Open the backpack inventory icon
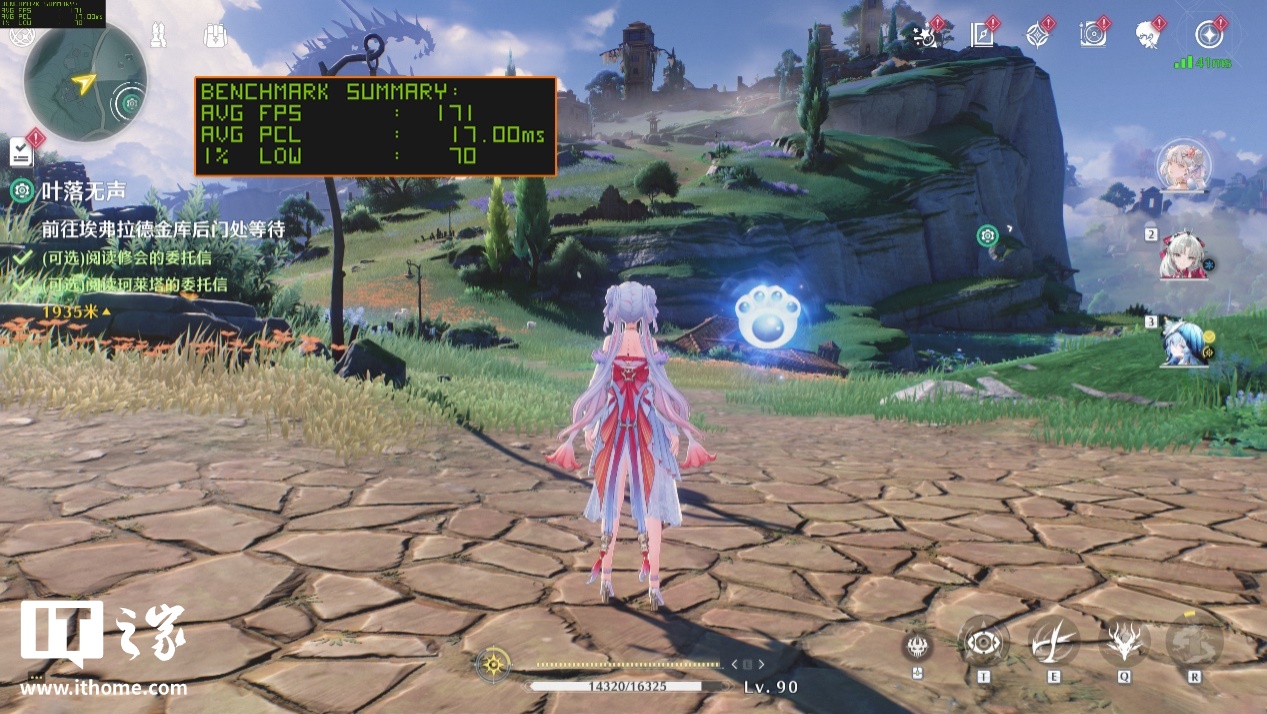 point(215,36)
